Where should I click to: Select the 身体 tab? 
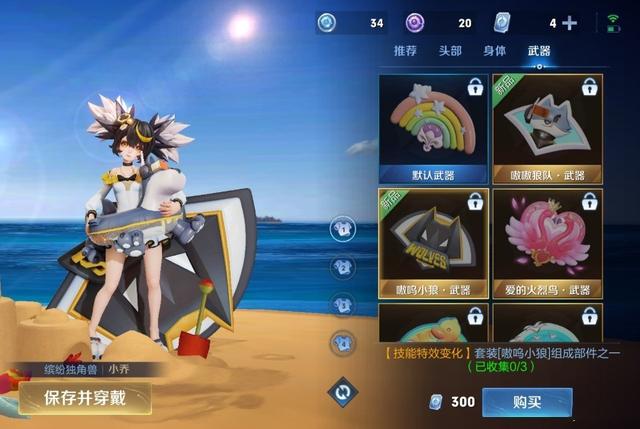click(x=494, y=51)
